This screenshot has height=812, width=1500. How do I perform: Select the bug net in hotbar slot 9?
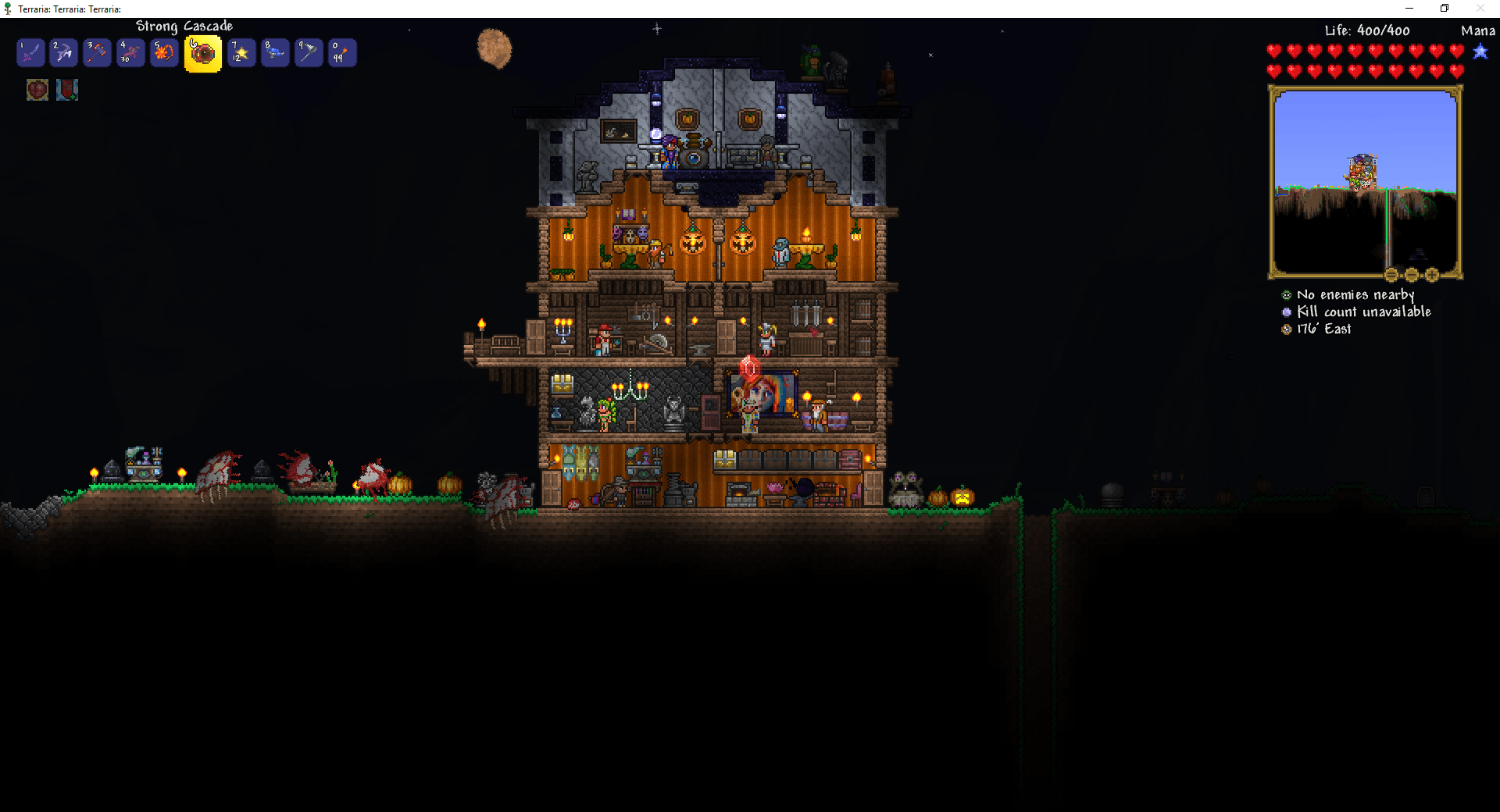coord(308,52)
